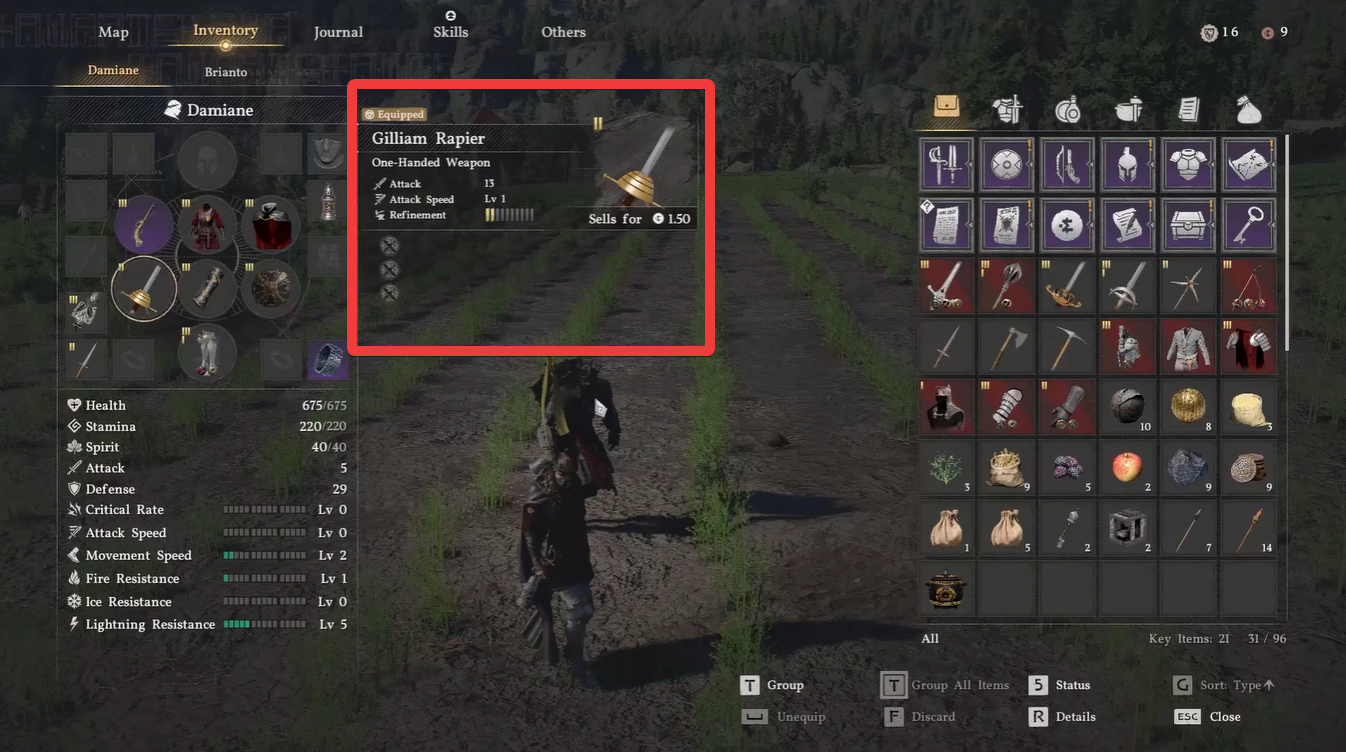Open the armor and weapons equipment category

[x=1007, y=110]
